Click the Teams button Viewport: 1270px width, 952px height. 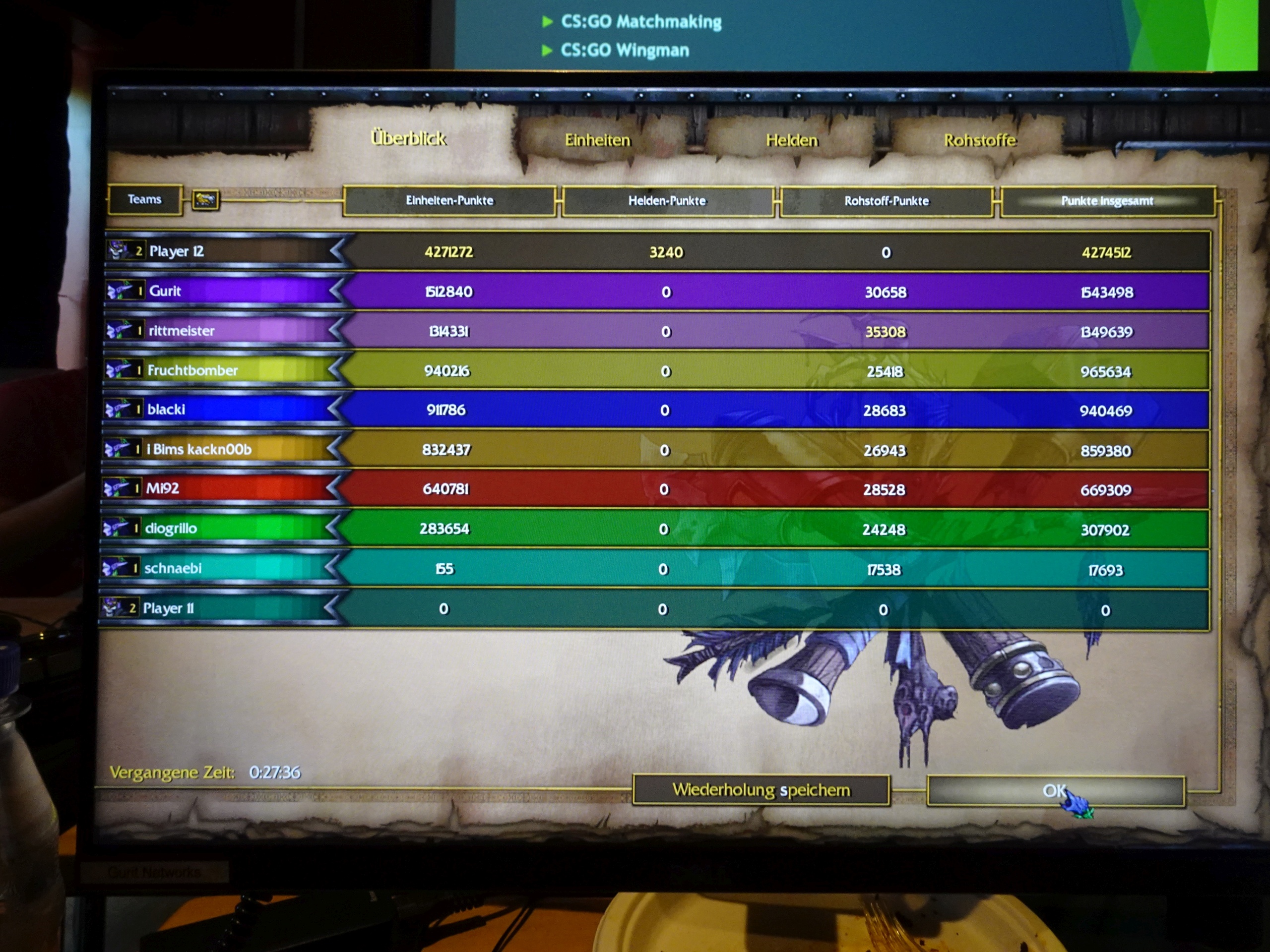coord(145,200)
